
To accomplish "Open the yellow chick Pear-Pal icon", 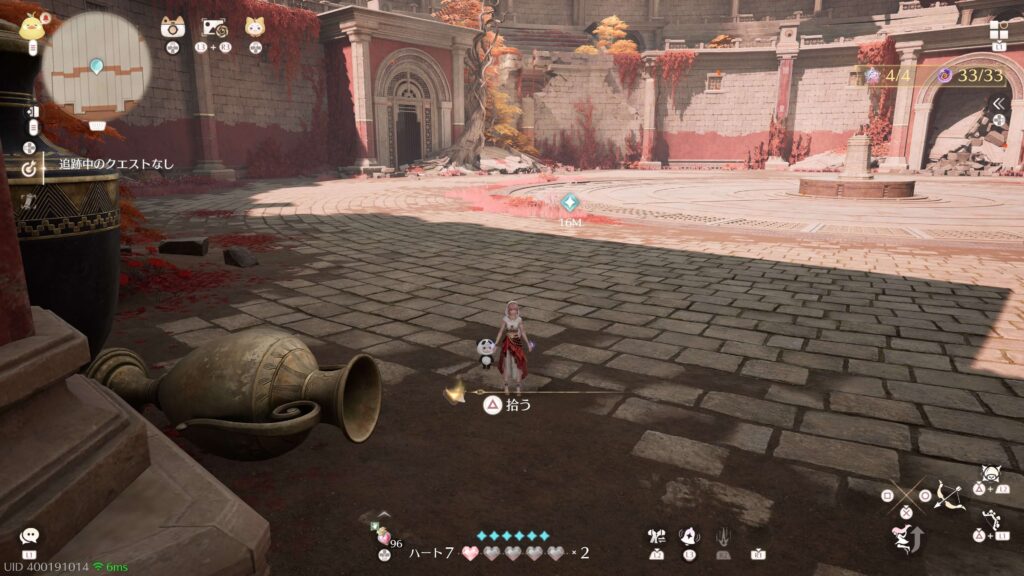I will coord(33,24).
